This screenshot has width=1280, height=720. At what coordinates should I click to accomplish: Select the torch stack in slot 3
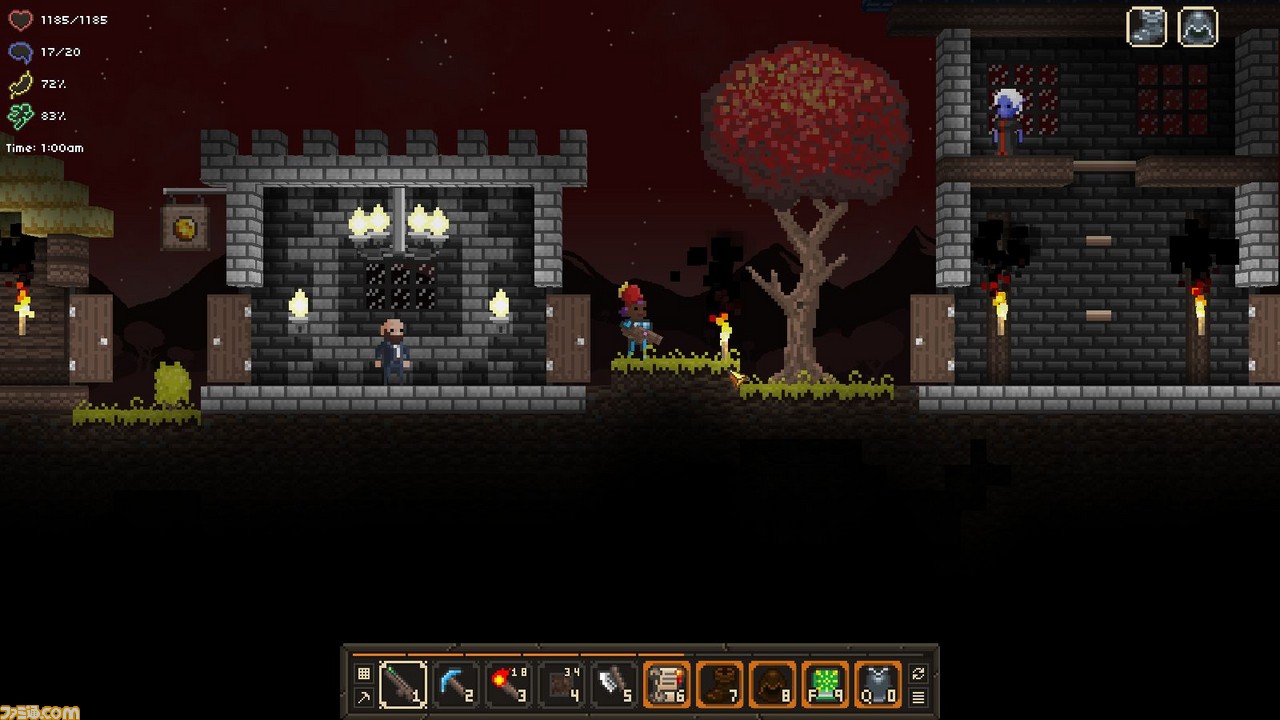(x=510, y=685)
